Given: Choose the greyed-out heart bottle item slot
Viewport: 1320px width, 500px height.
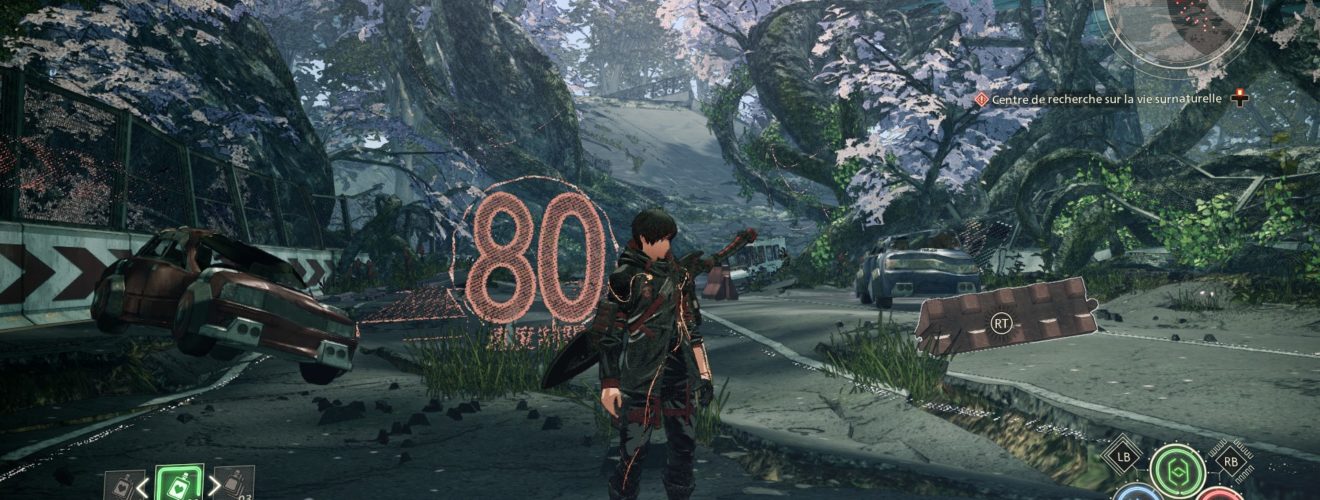Looking at the screenshot, I should tap(121, 486).
